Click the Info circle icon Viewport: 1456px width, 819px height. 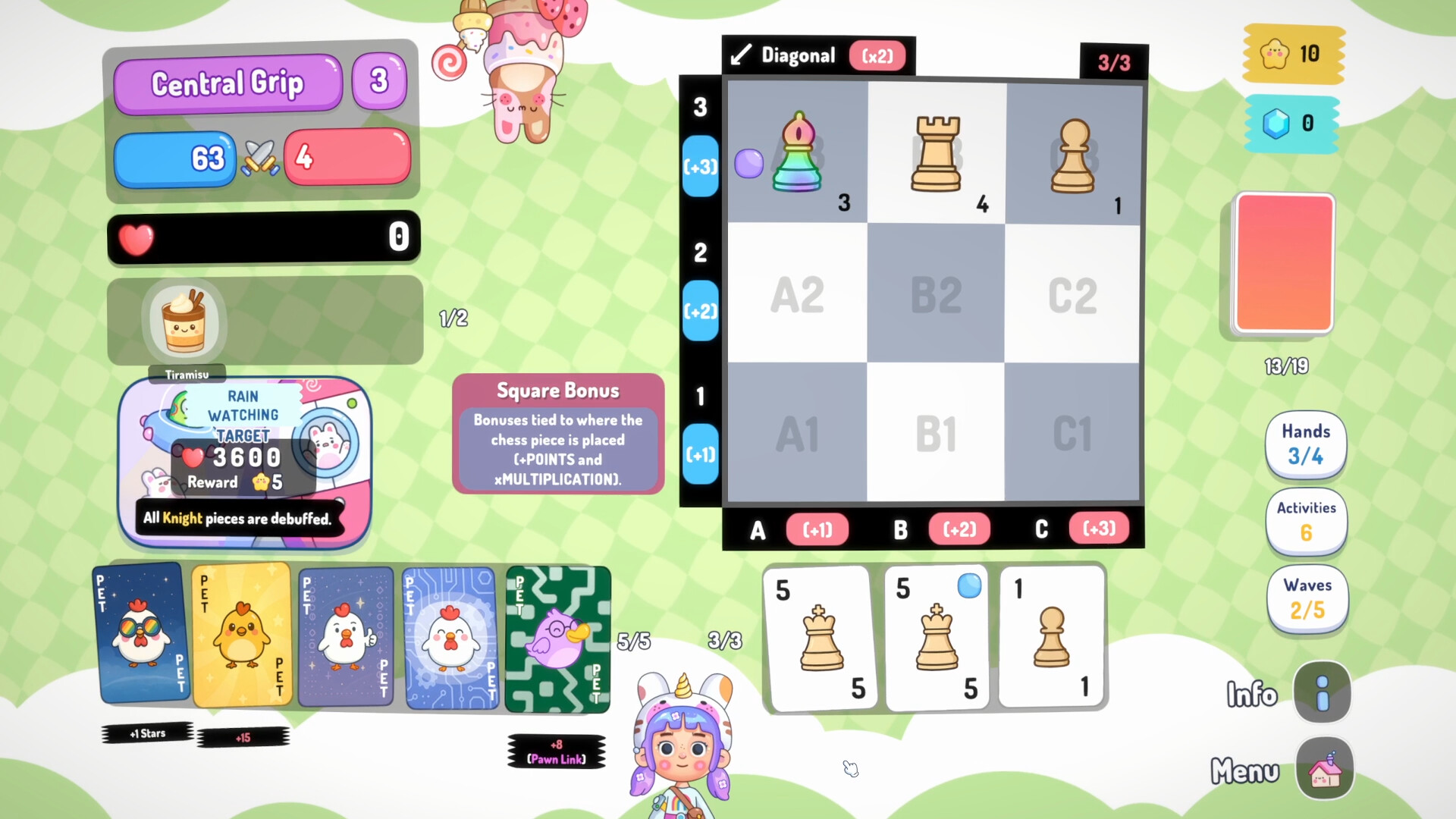pyautogui.click(x=1322, y=692)
